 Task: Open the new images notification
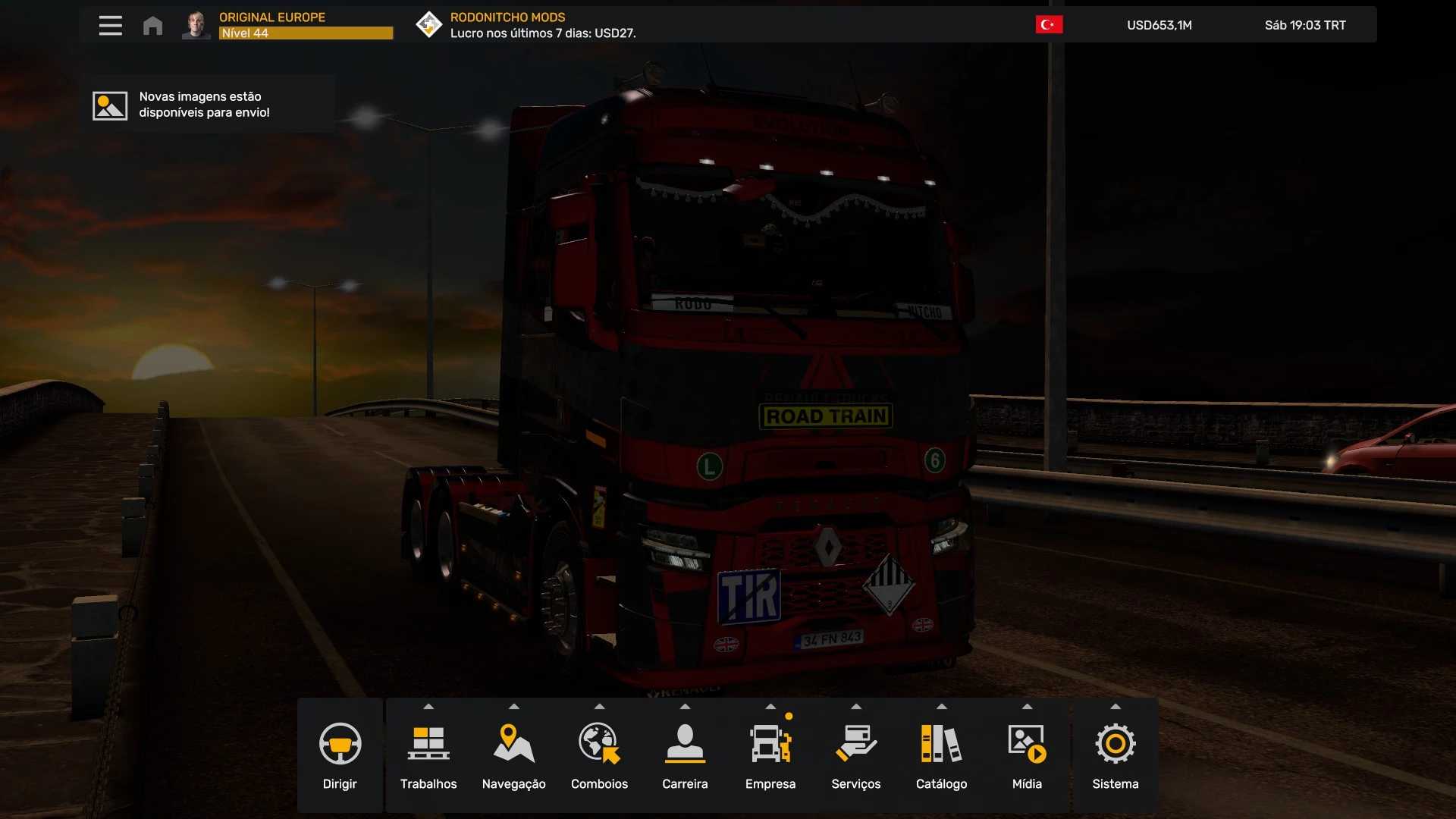click(206, 105)
